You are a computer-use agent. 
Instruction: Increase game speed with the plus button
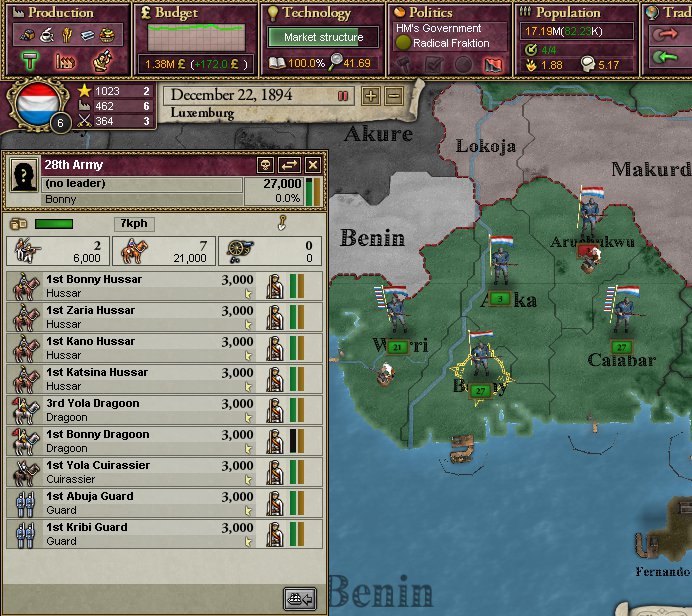coord(371,96)
